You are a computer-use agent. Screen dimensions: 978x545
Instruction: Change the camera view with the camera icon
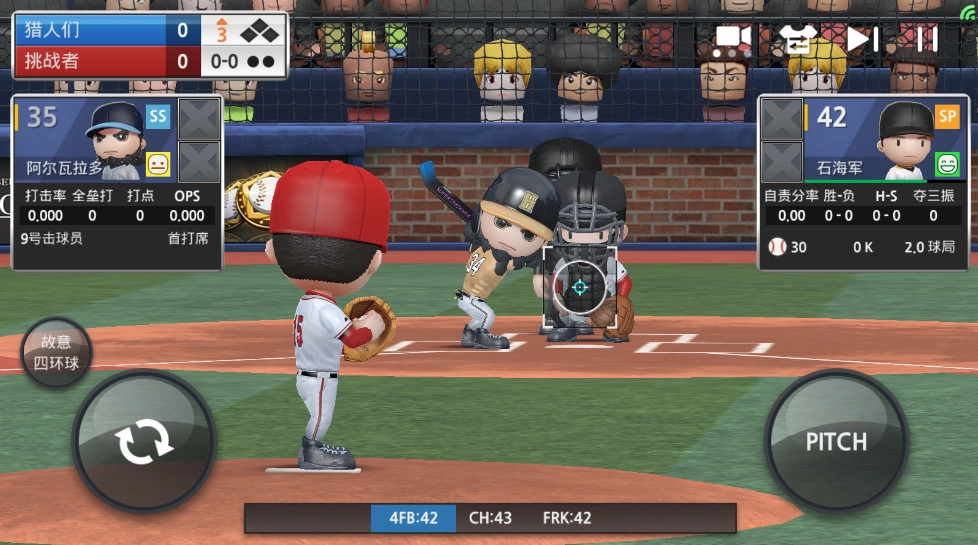coord(732,39)
